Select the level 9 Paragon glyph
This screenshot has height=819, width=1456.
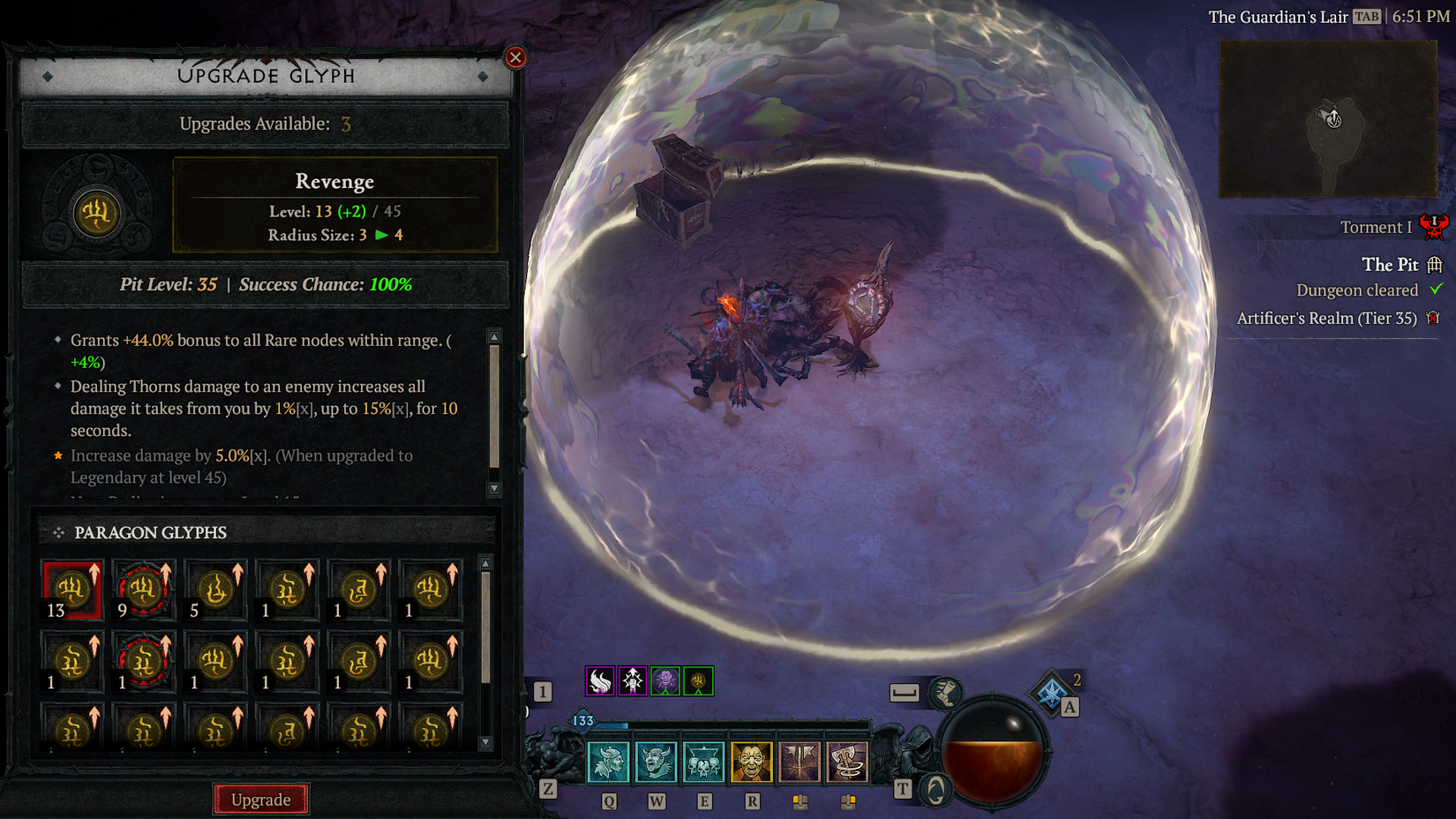(143, 589)
